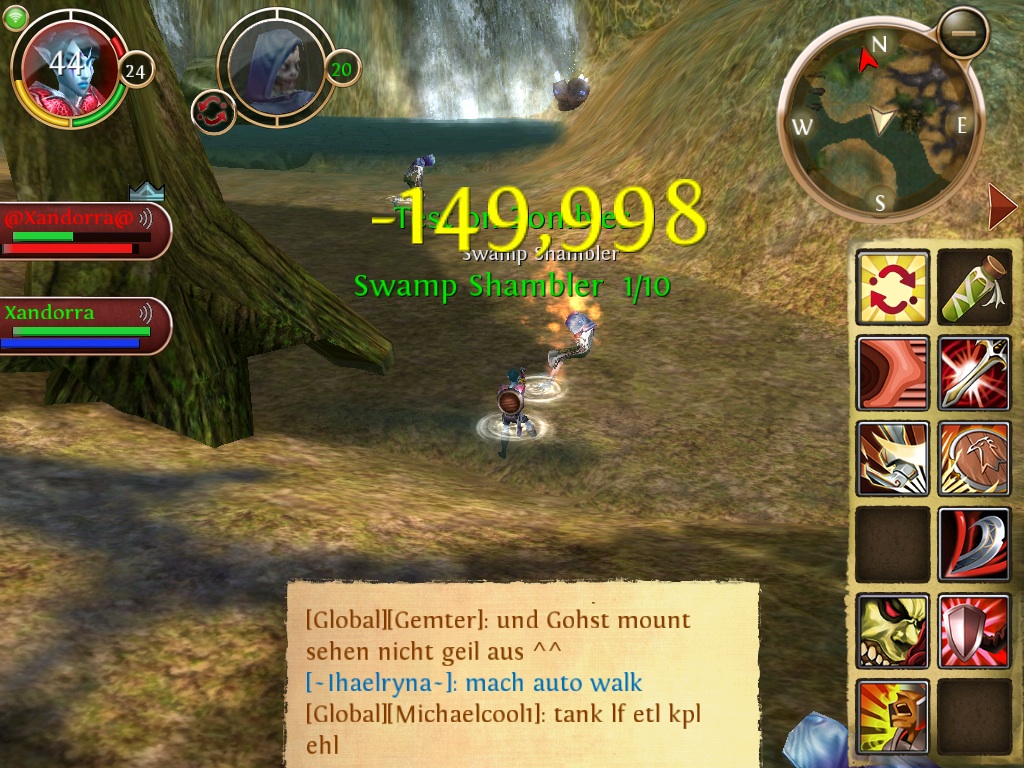Select party member @Xandorra@ frame
The image size is (1024, 768).
84,231
